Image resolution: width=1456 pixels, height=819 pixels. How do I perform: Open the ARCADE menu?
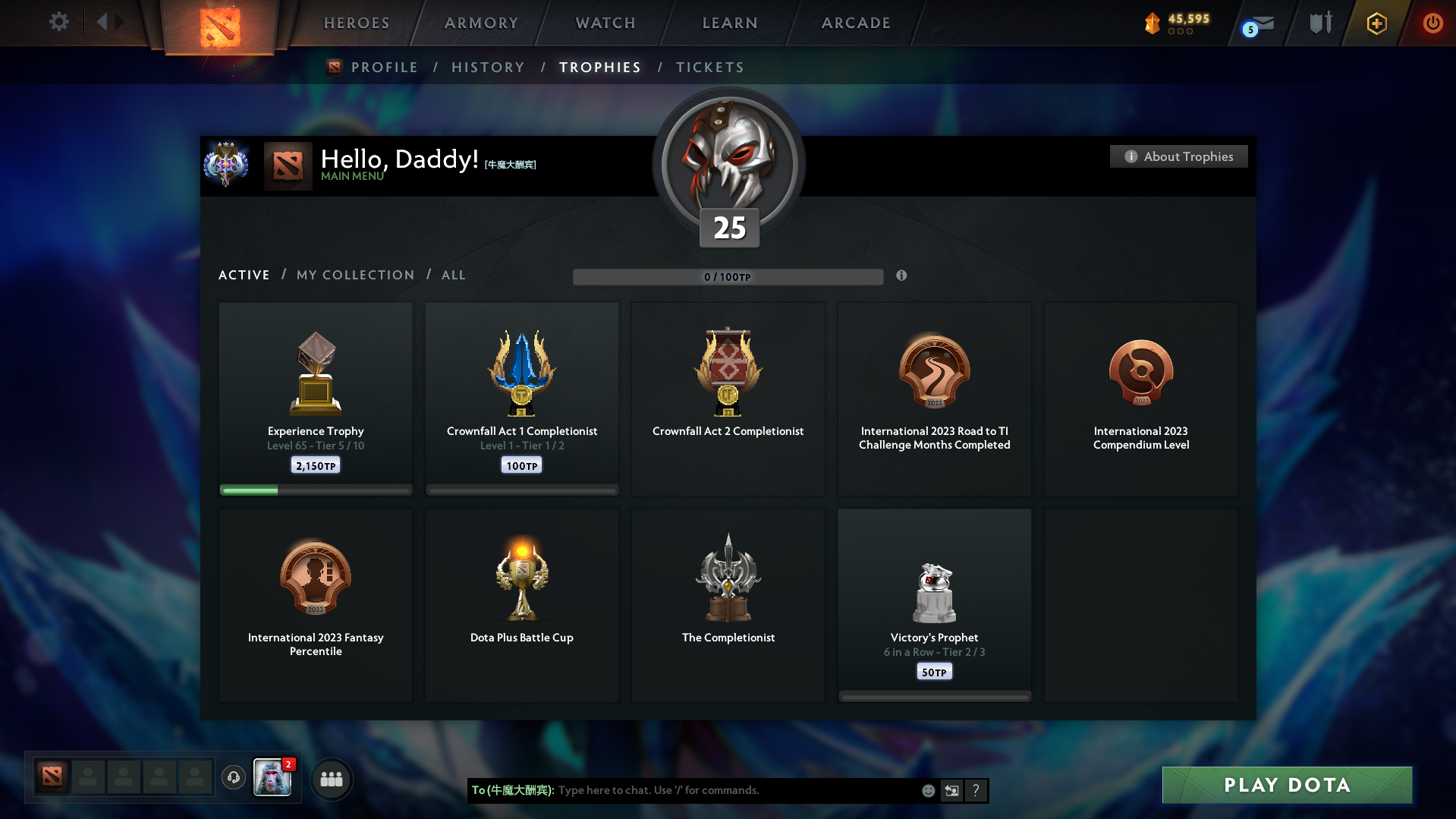click(855, 23)
